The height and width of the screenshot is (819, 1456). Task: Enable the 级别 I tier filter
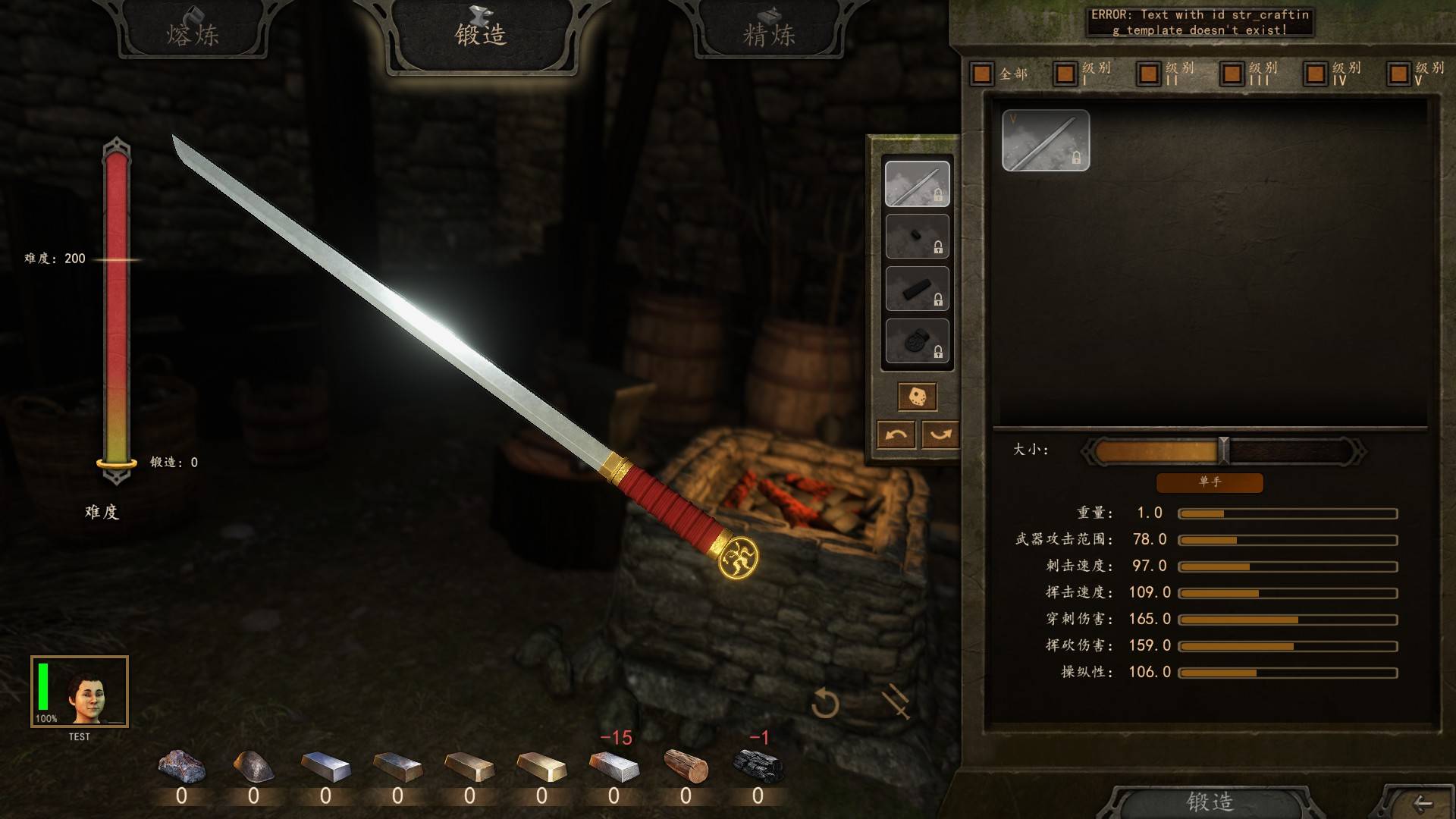click(x=1065, y=74)
